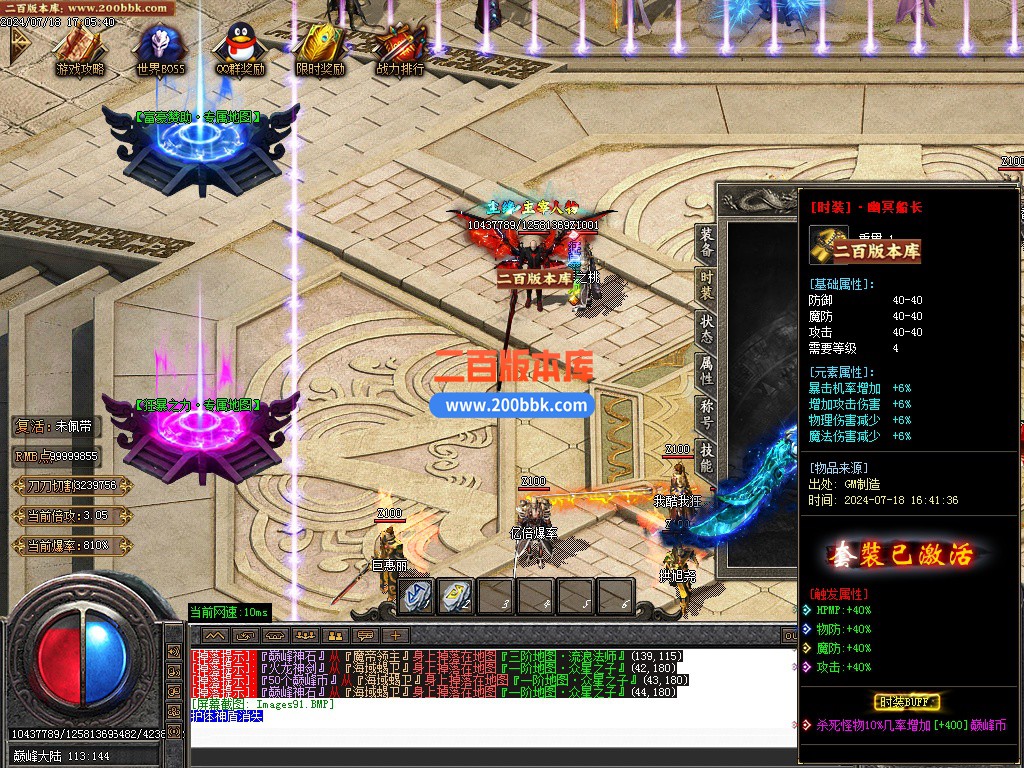Switch to the 属性 attributes tab
The height and width of the screenshot is (768, 1024).
[x=707, y=372]
